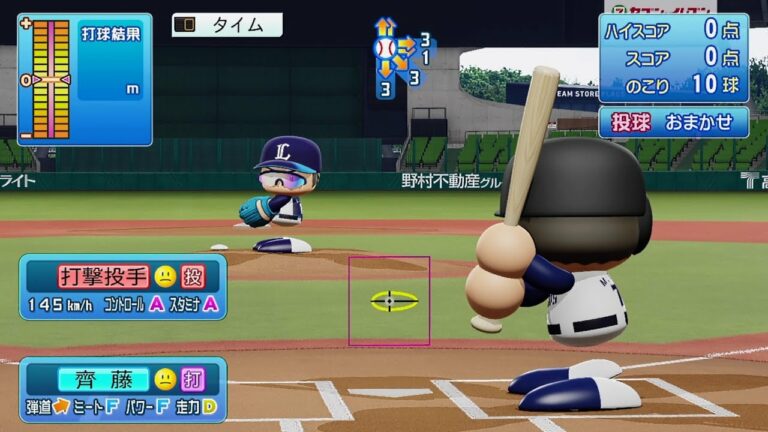Open the 打撃投手 pitcher info panel
Screen dimensions: 768x432
click(123, 287)
